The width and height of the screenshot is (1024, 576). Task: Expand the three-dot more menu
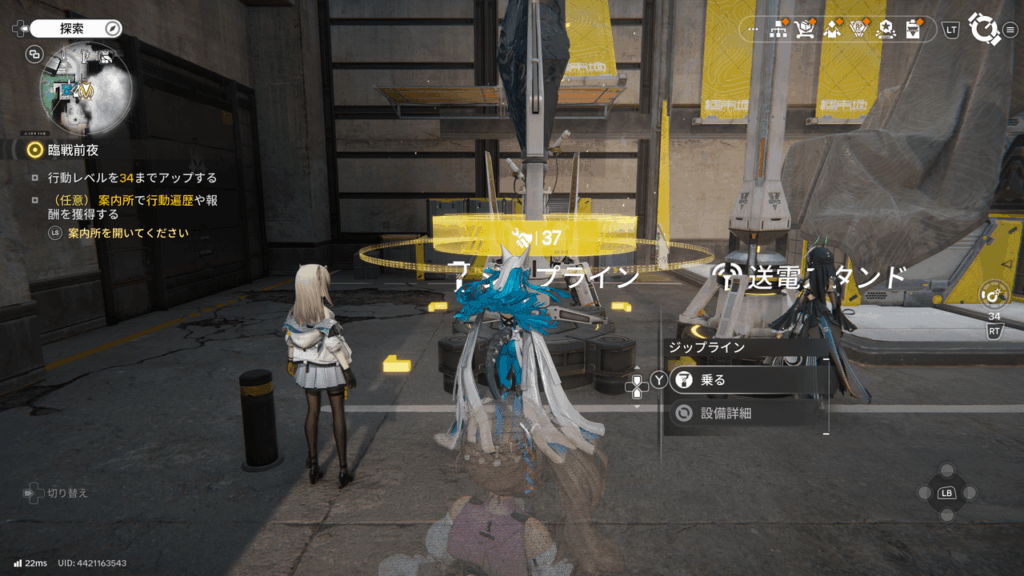pos(753,30)
